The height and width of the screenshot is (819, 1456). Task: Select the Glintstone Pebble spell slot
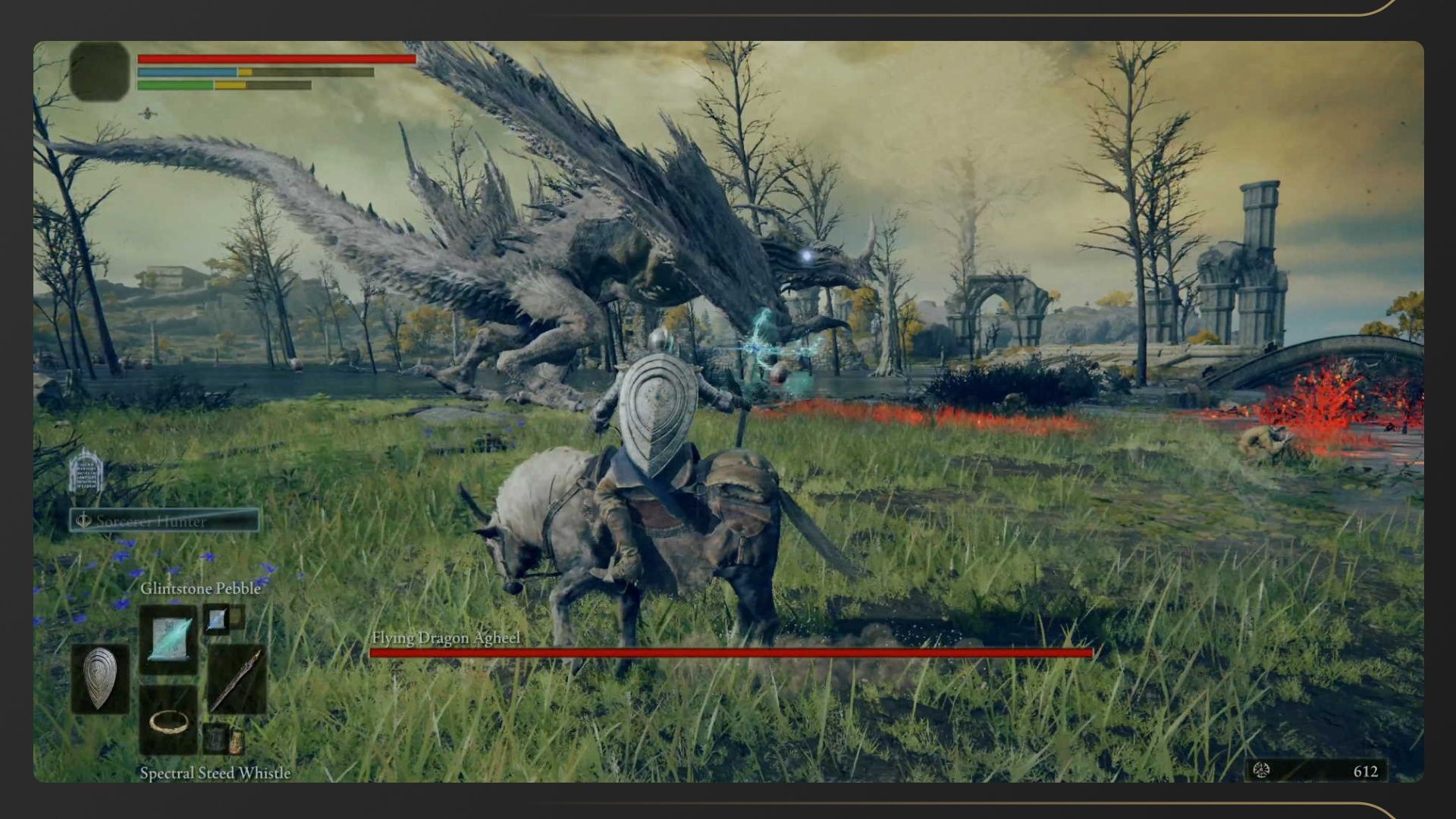coord(169,639)
